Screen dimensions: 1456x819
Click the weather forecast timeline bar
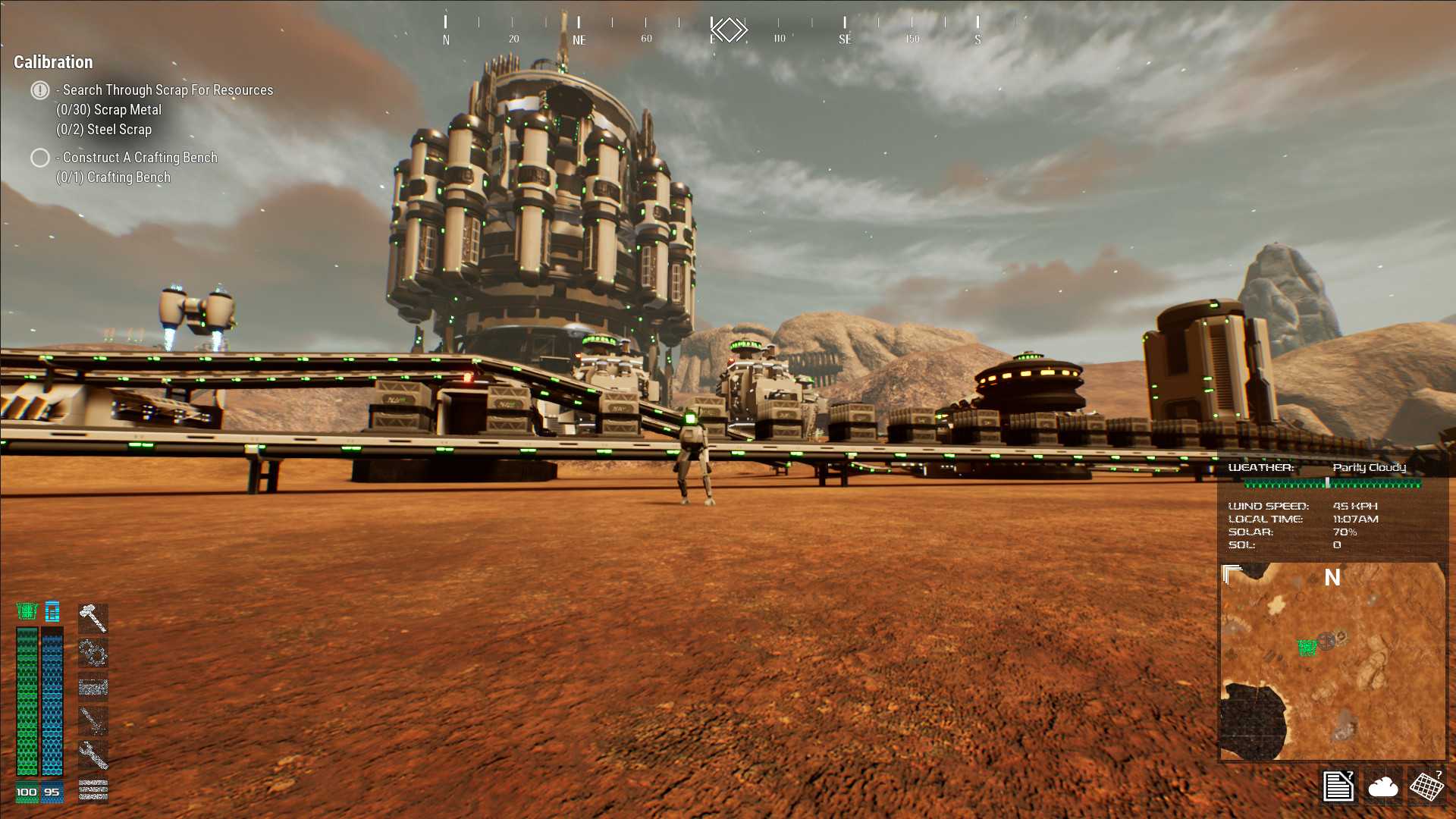tap(1332, 483)
